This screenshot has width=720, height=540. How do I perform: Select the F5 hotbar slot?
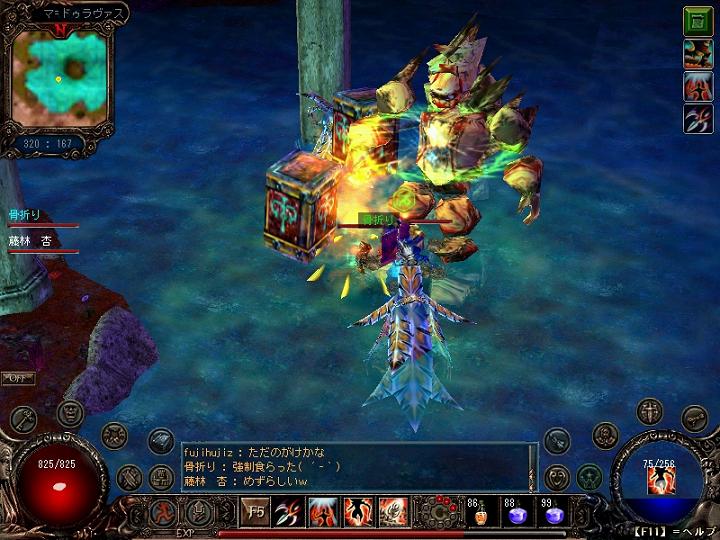pos(257,512)
